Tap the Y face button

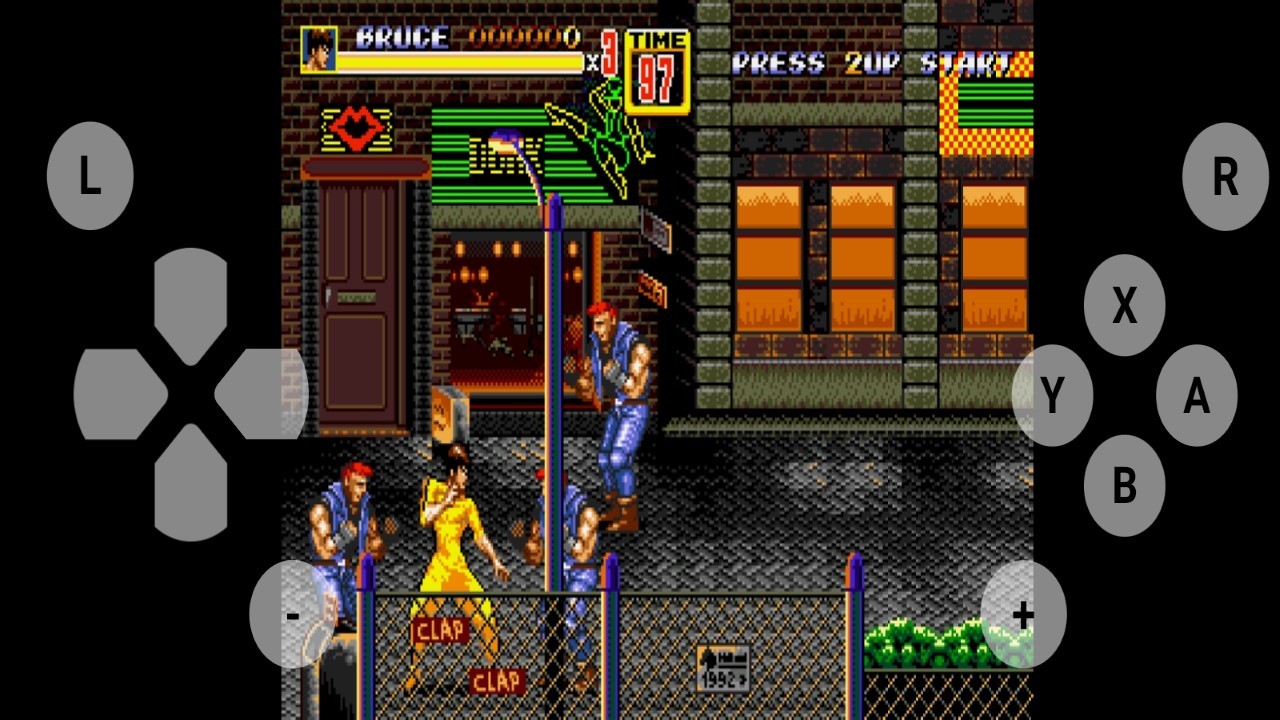1052,396
